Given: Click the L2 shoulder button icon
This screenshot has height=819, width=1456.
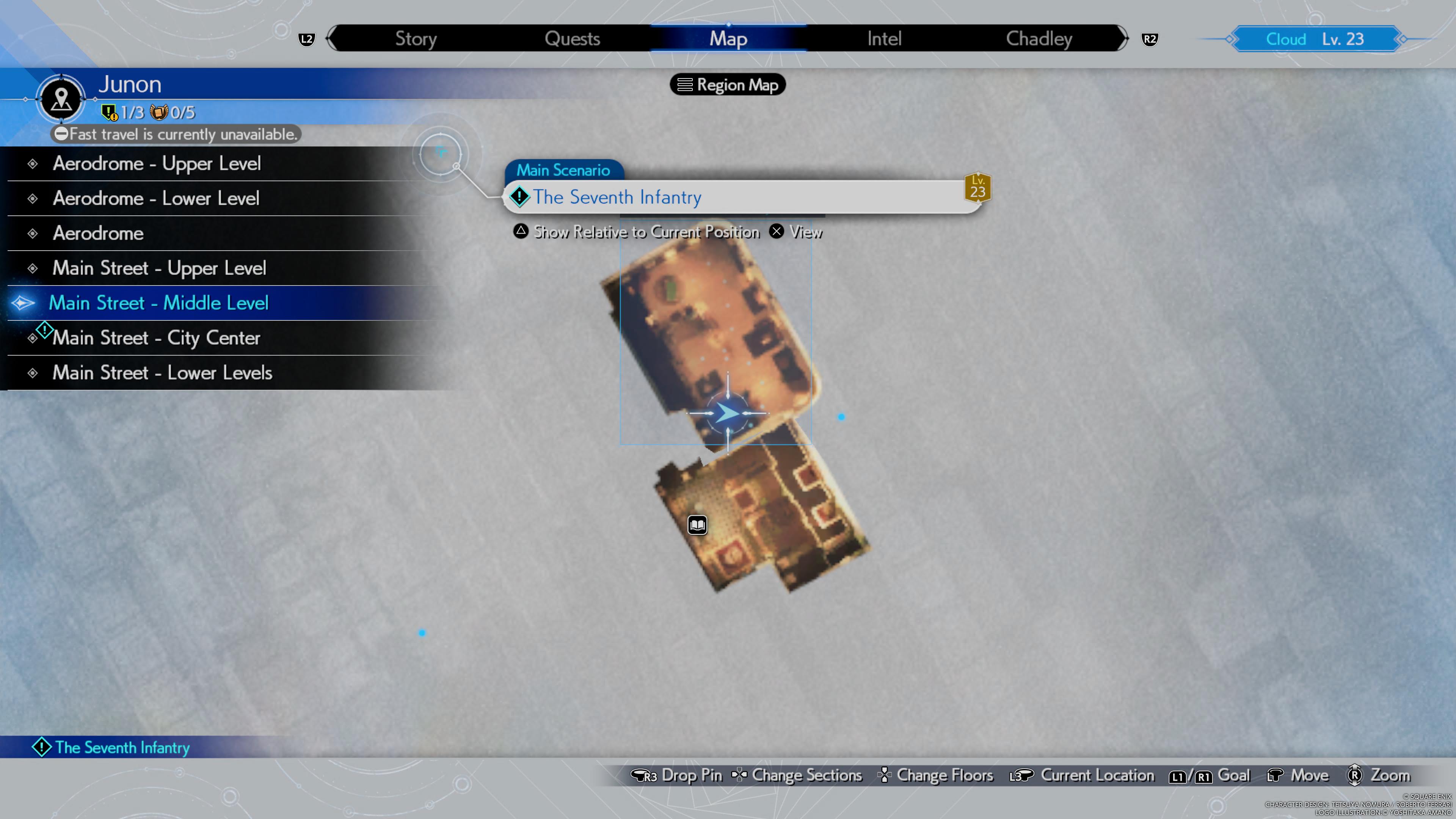Looking at the screenshot, I should click(306, 39).
